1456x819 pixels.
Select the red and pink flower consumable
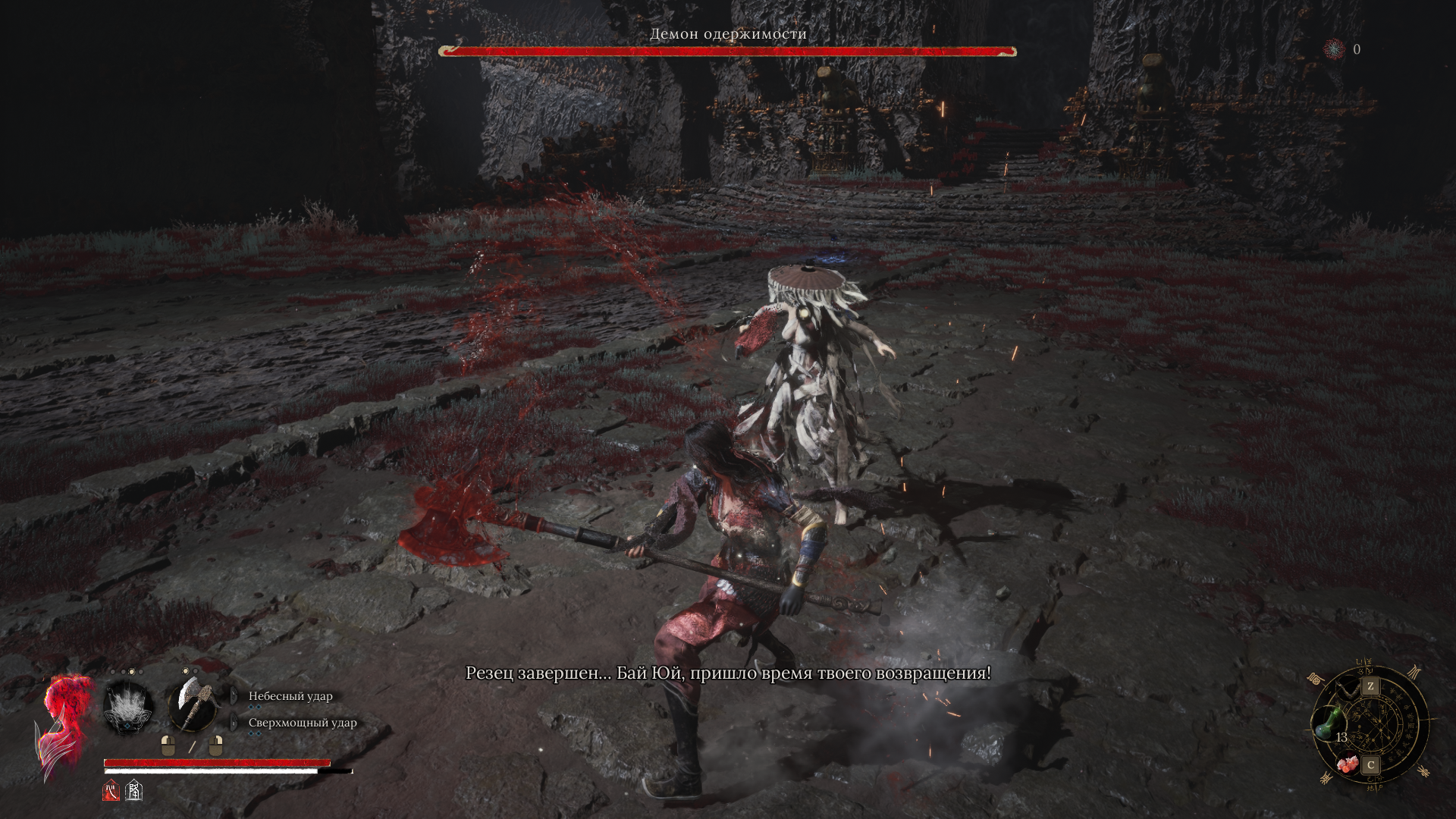[x=1348, y=764]
